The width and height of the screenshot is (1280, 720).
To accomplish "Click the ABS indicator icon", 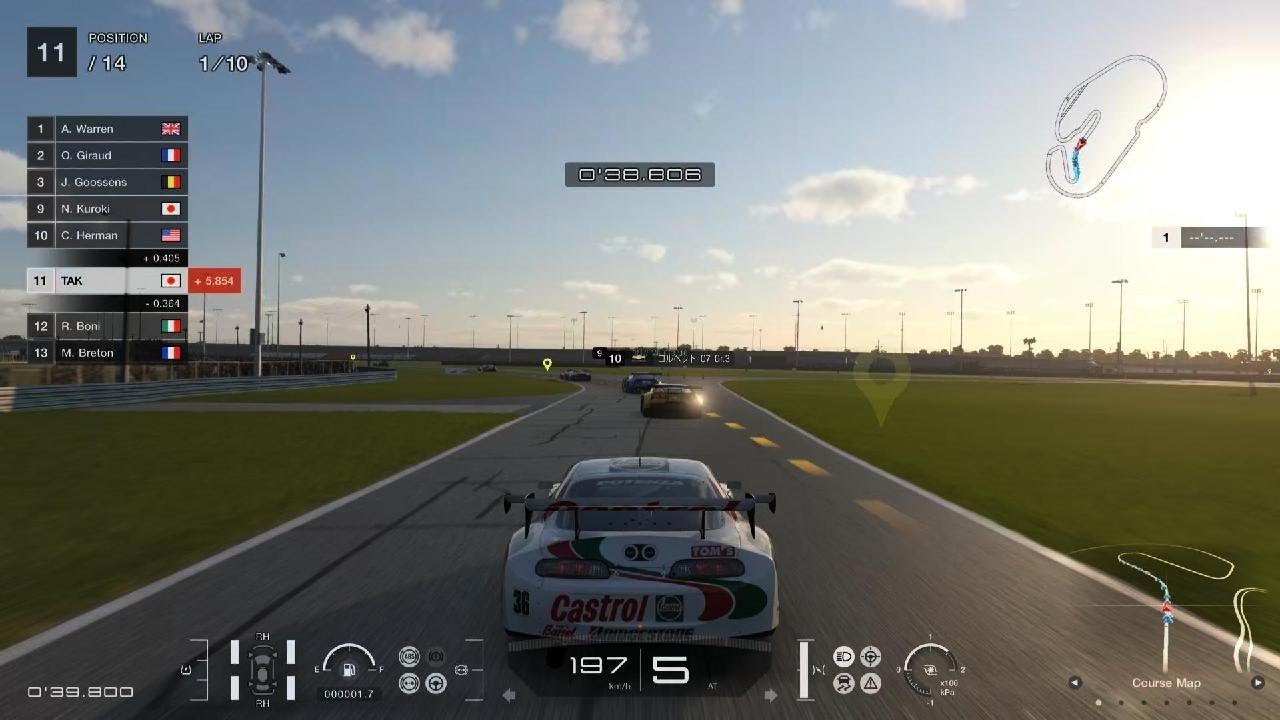I will [x=408, y=656].
